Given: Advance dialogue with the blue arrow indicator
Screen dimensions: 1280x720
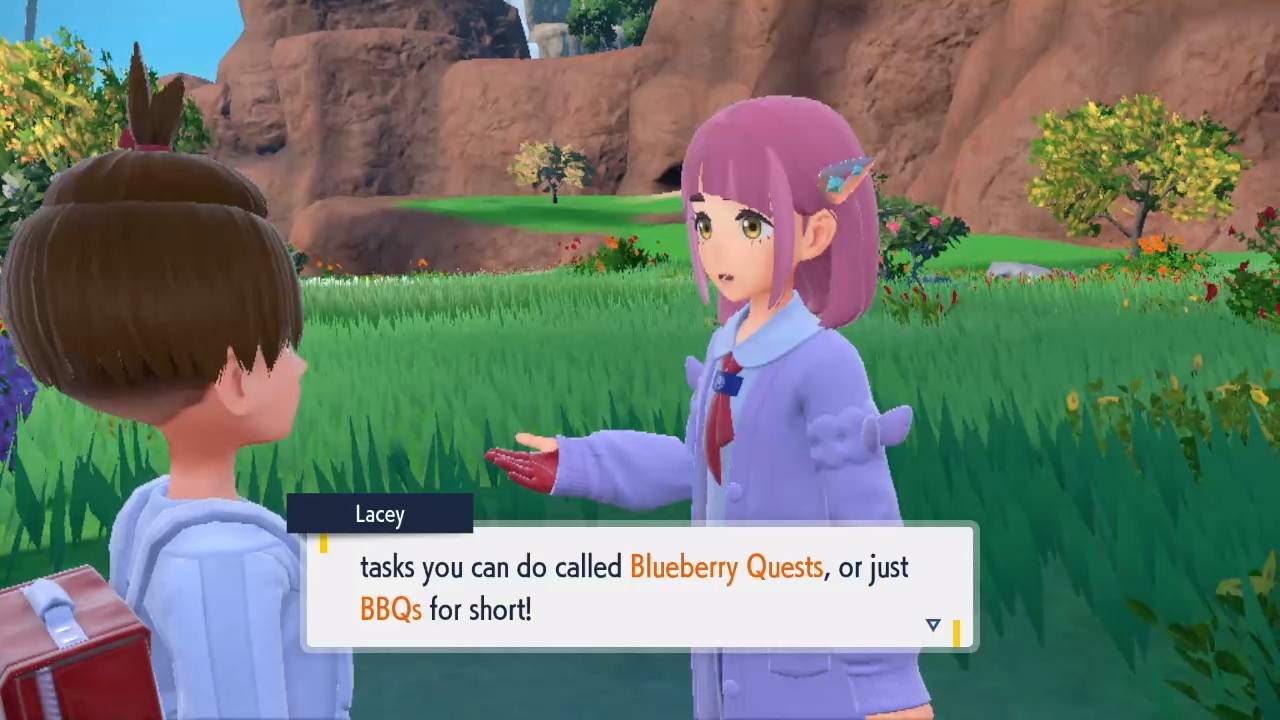Looking at the screenshot, I should 933,625.
